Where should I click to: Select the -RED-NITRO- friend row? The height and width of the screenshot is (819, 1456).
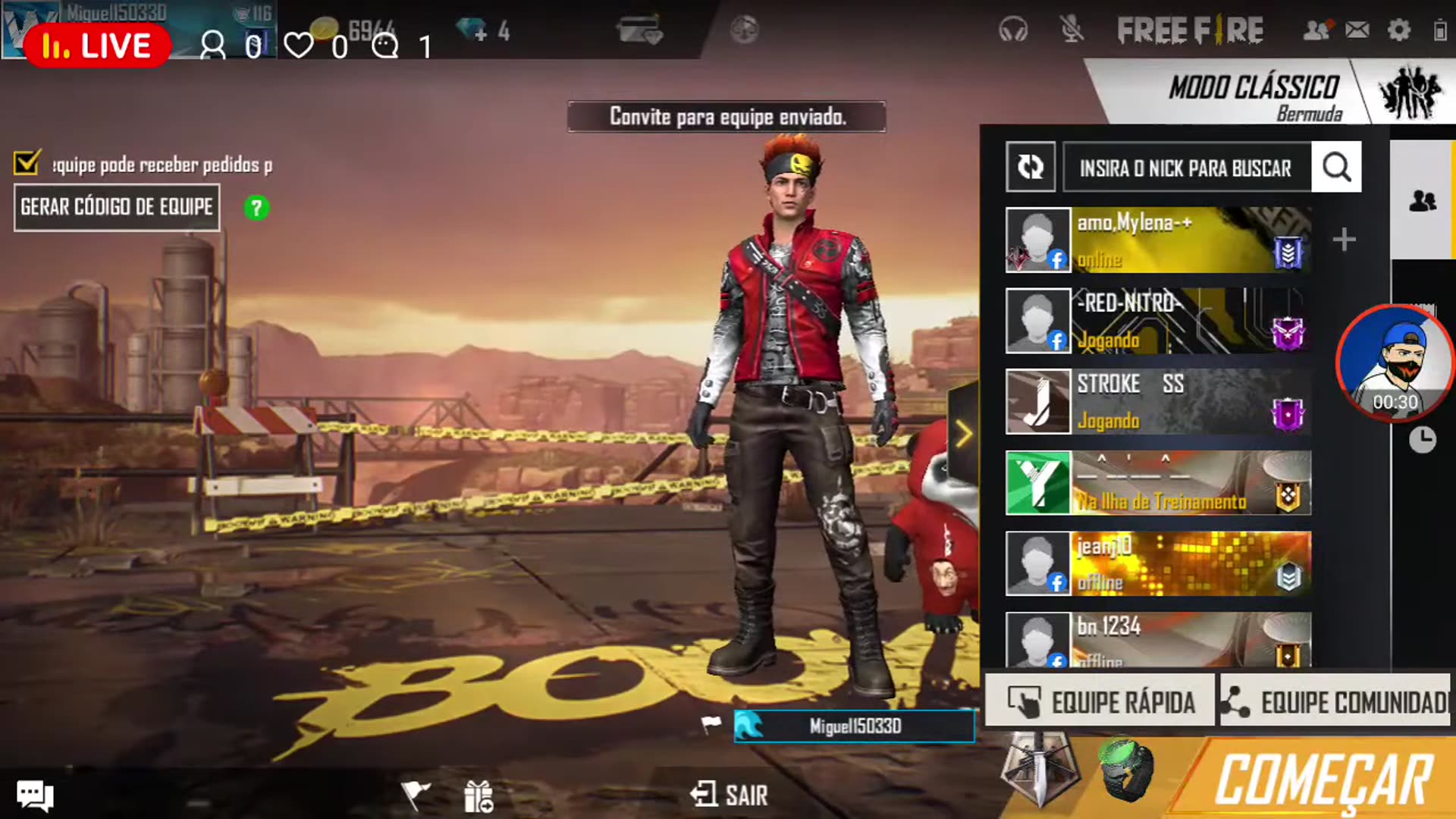(1158, 321)
